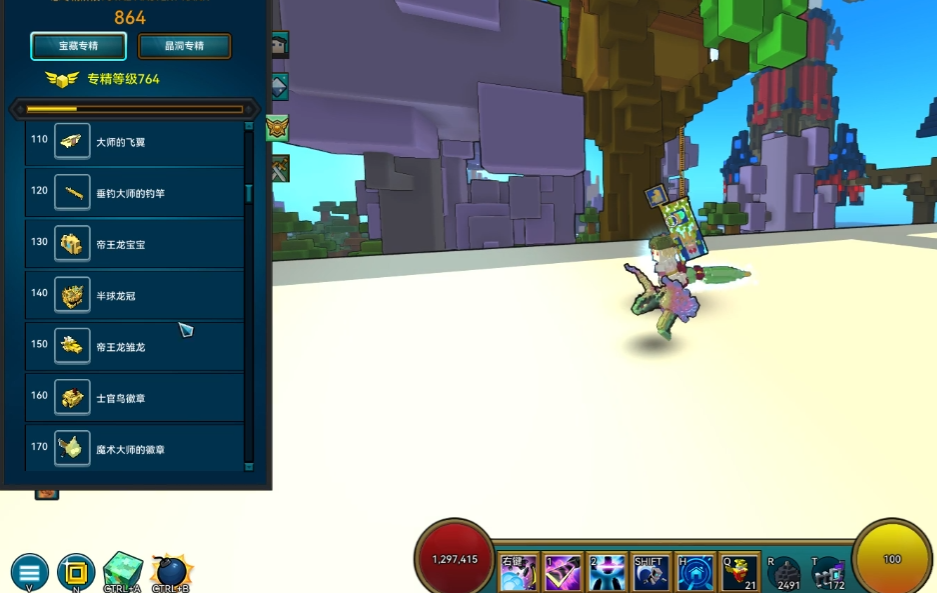Open the crossed tools side tab
Viewport: 937px width, 593px height.
pos(278,169)
